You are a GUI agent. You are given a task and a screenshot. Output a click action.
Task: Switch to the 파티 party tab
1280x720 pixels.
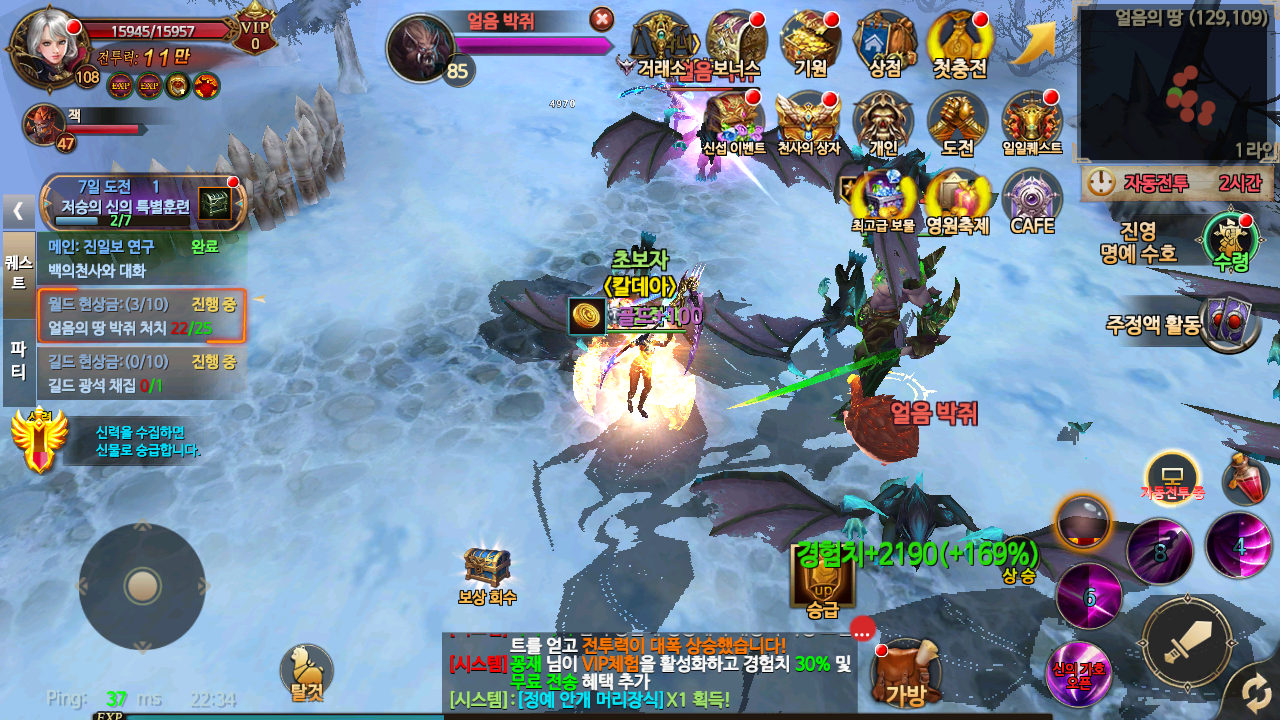18,361
